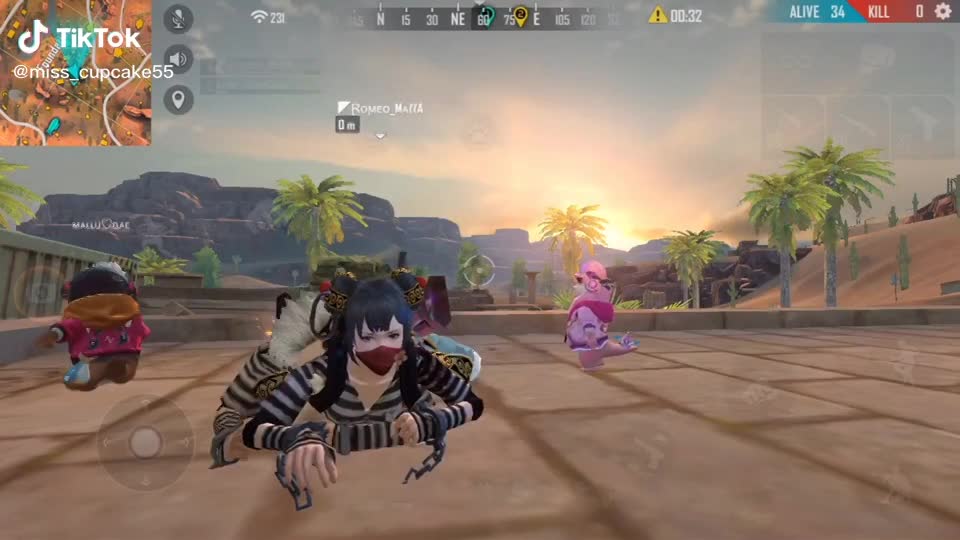
Task: Tap the movement joystick center
Action: [x=146, y=441]
